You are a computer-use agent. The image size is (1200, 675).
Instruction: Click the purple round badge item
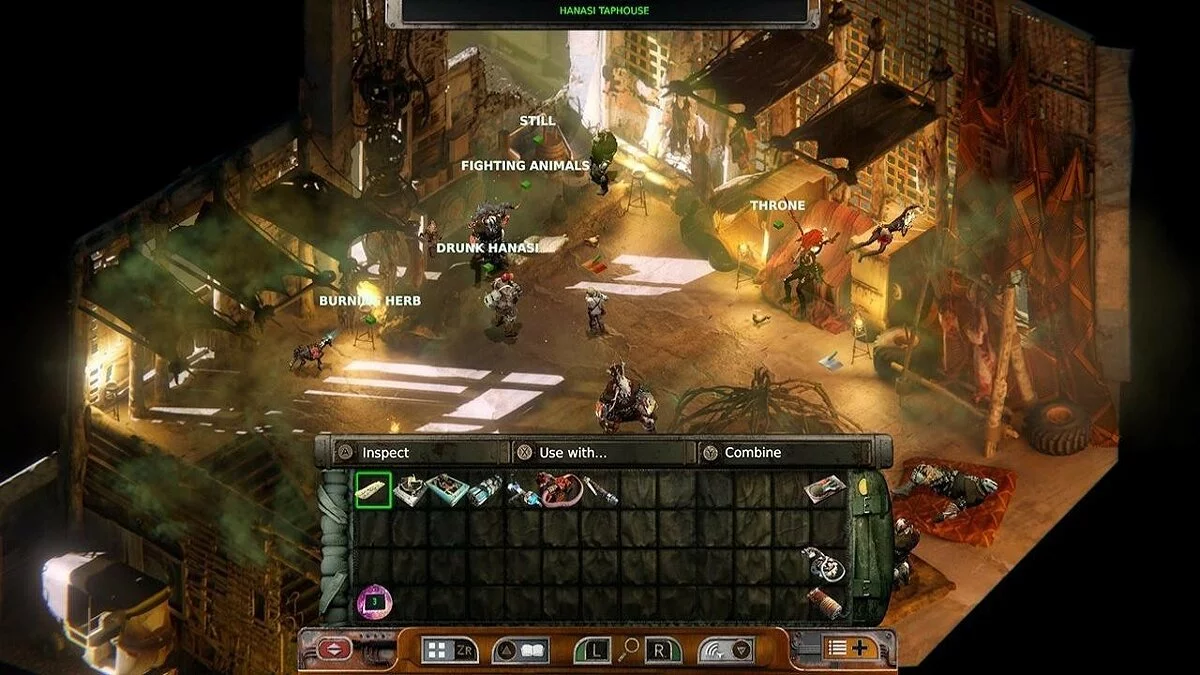[374, 603]
